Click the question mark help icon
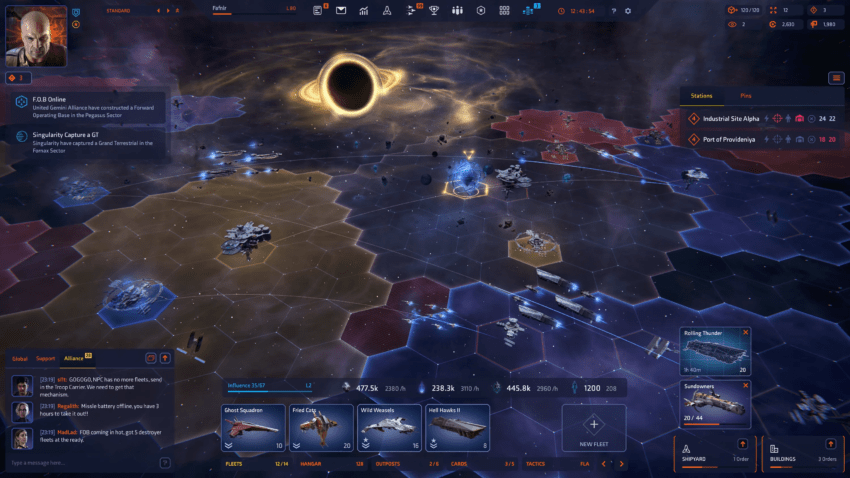The image size is (850, 478). click(x=614, y=10)
